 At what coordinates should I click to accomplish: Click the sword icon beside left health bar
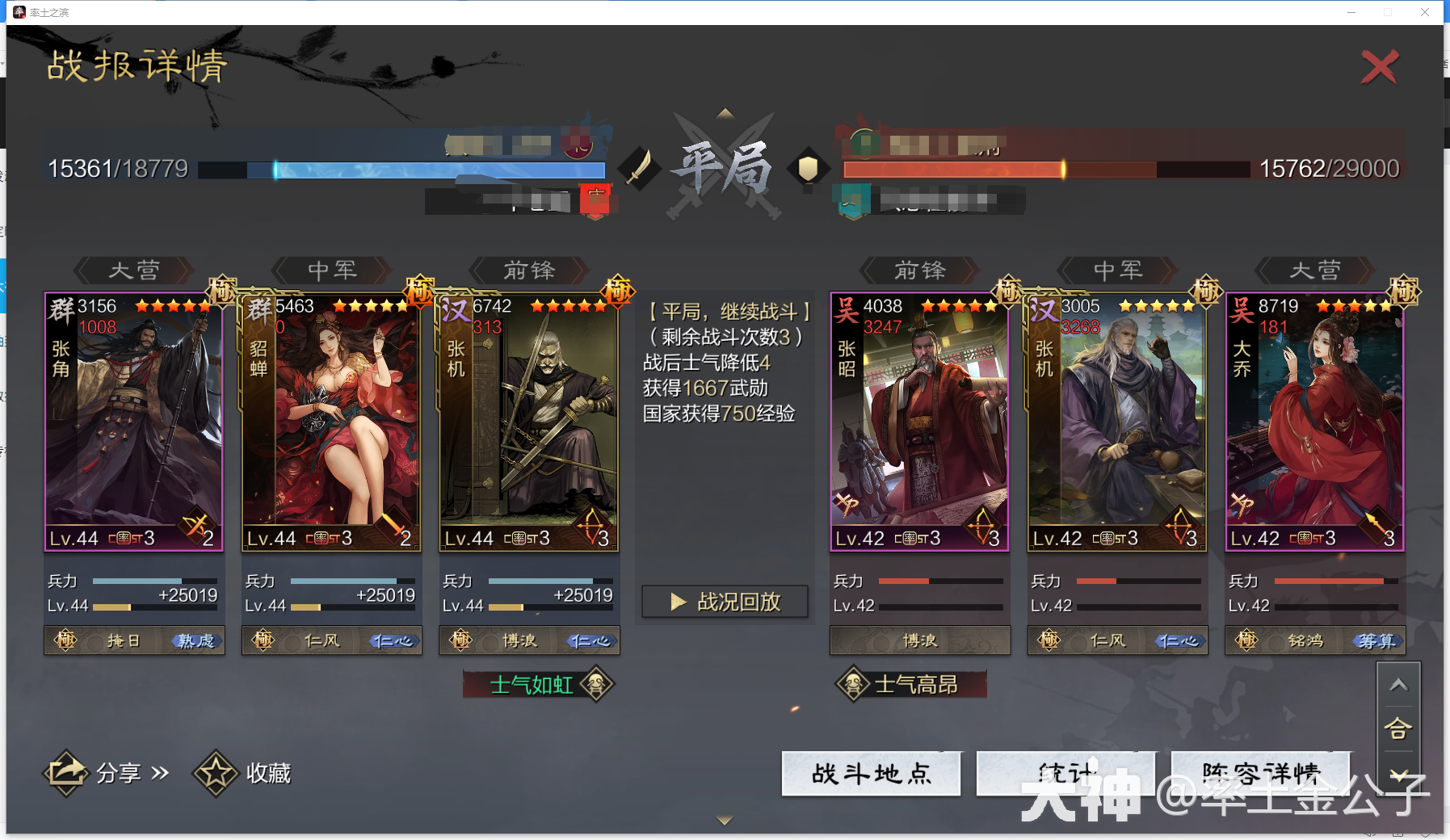pos(641,167)
